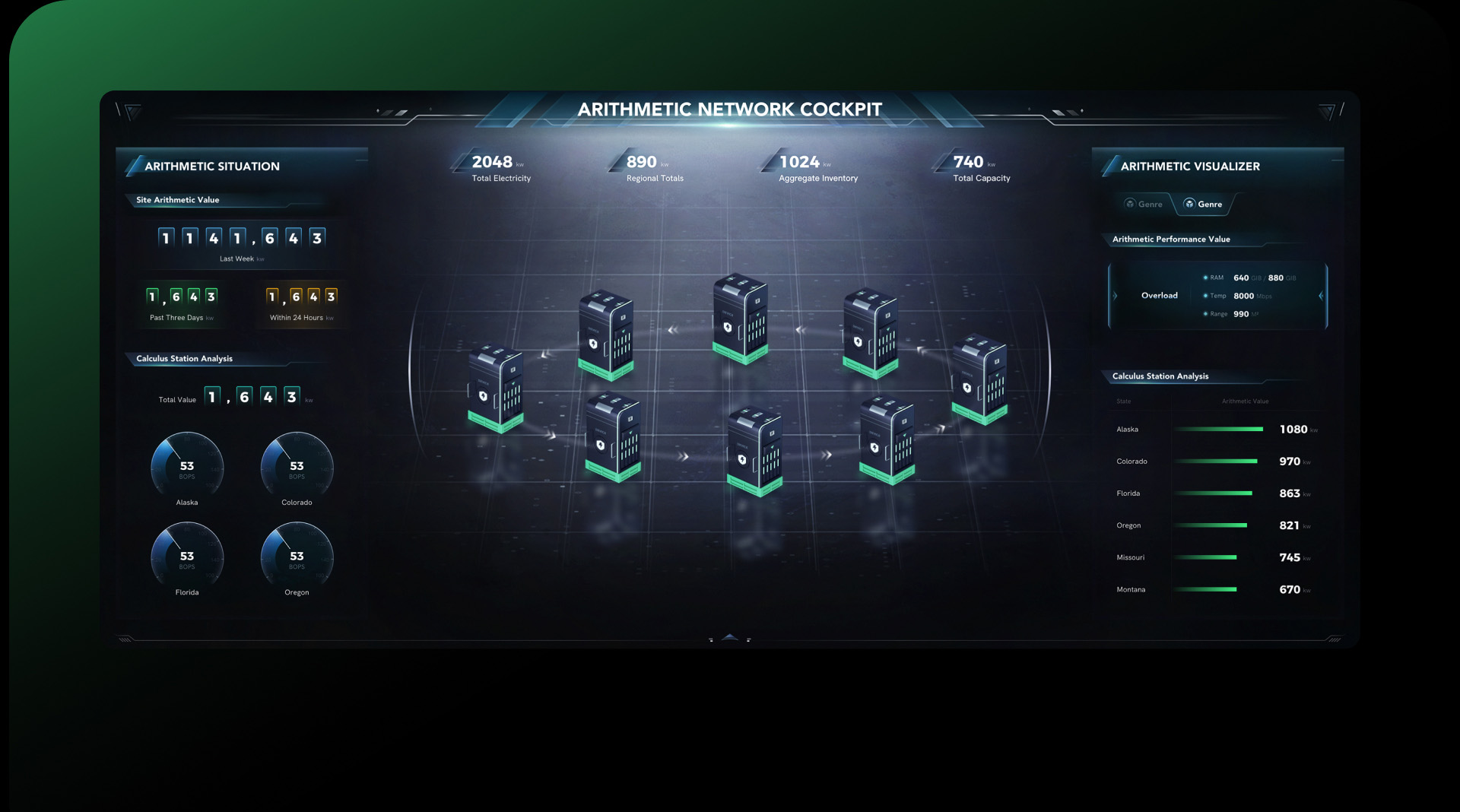Click the cube icon on the dimmed Genre tab
Screen dimensions: 1460x812
(x=1130, y=203)
